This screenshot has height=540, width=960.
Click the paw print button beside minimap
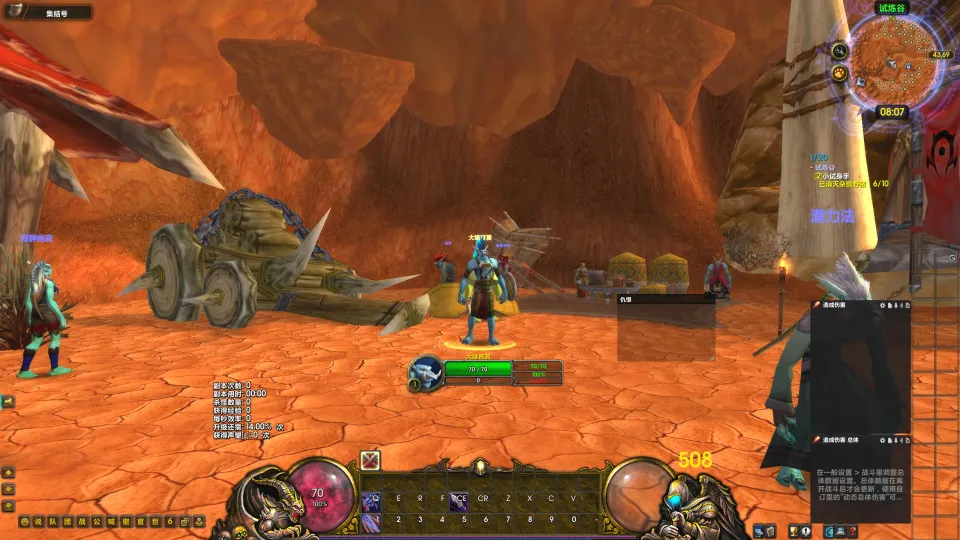840,73
